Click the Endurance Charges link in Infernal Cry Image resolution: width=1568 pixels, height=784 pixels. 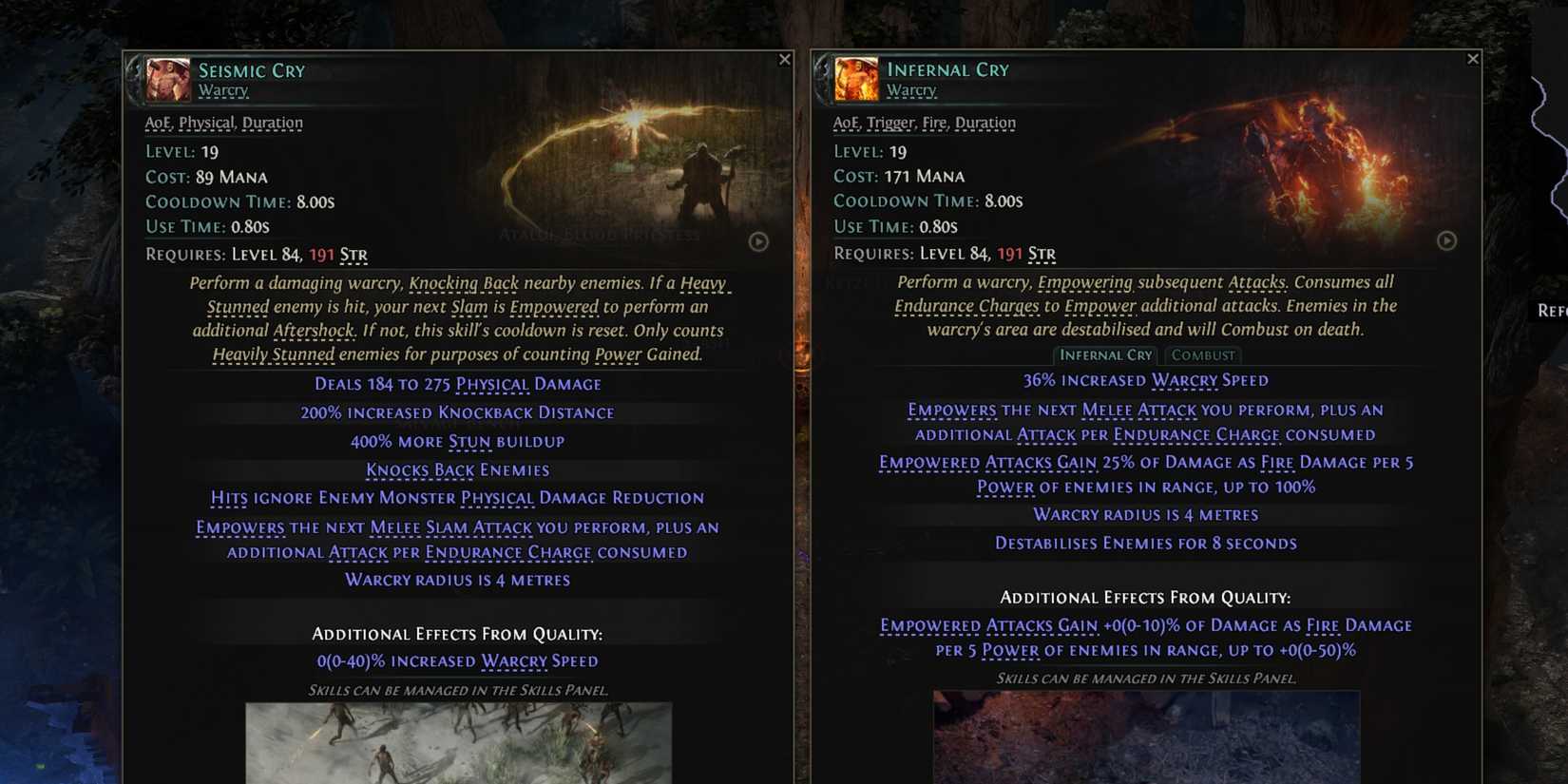tap(967, 305)
